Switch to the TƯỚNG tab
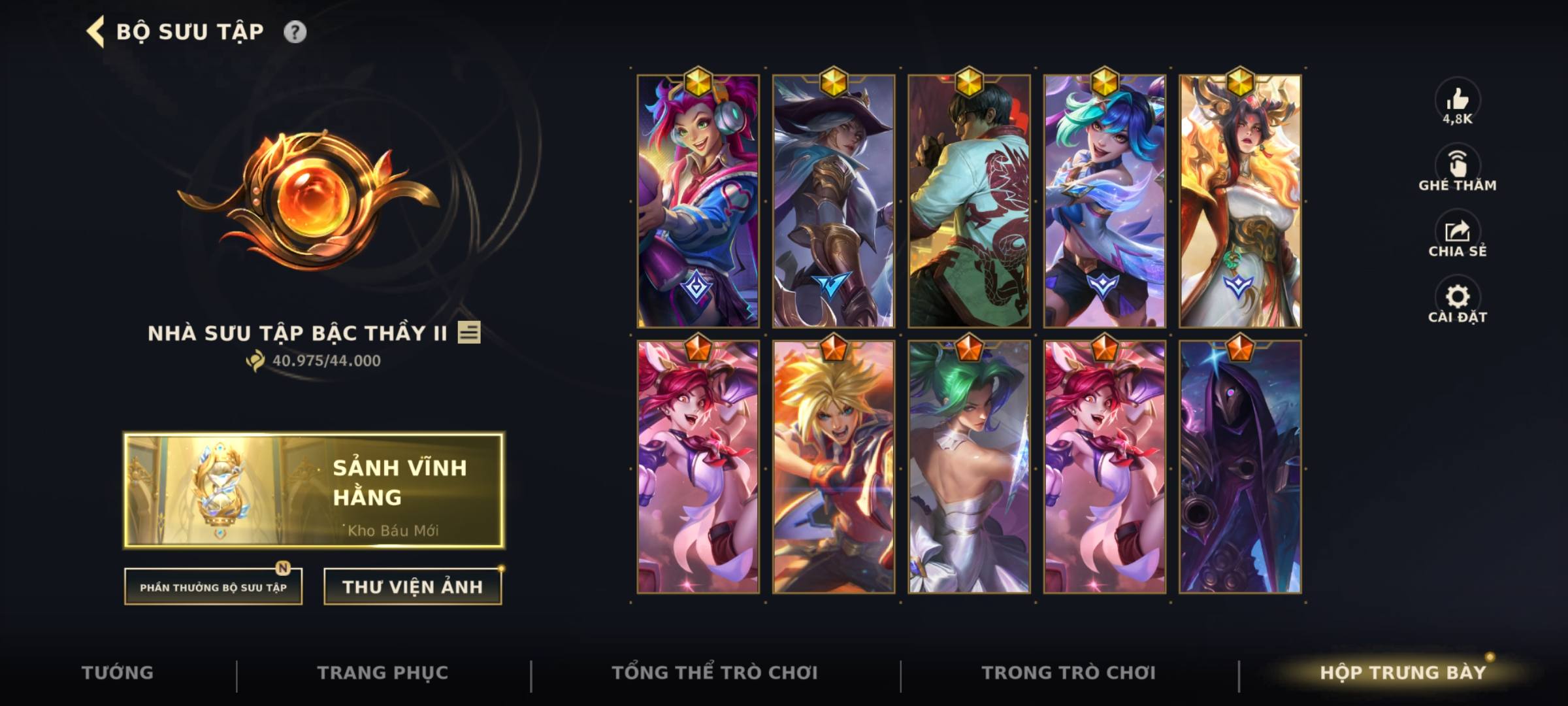Viewport: 1568px width, 706px height. click(x=118, y=671)
